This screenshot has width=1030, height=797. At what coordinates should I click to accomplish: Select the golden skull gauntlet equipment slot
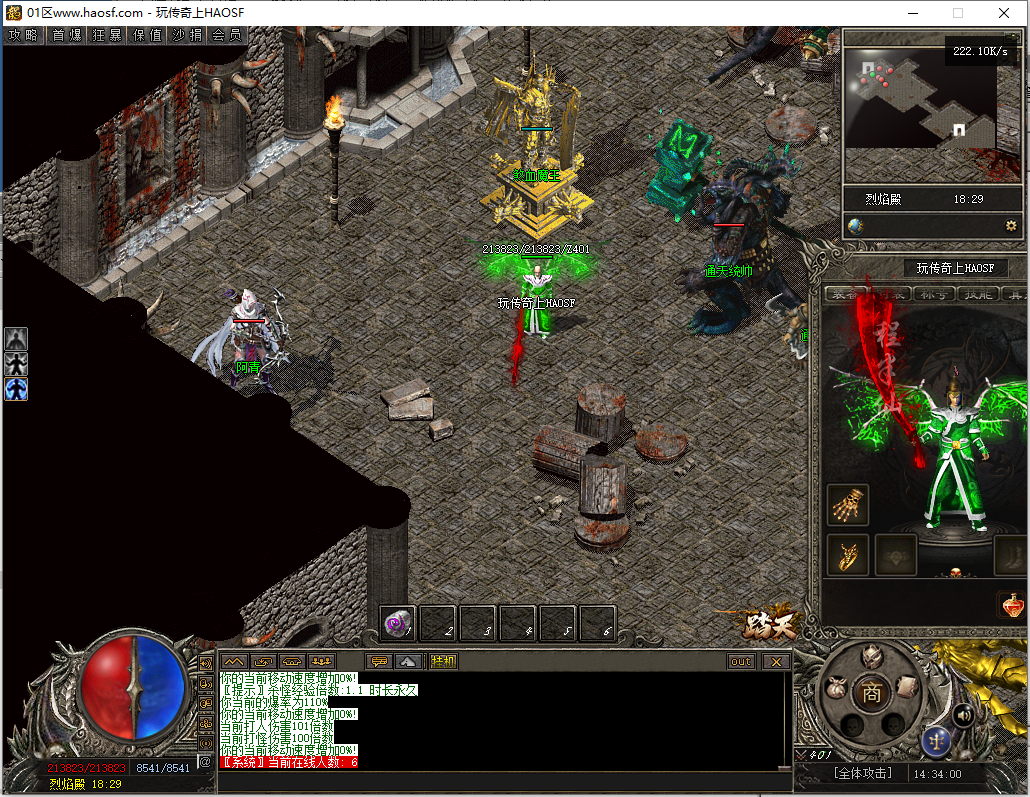[848, 505]
